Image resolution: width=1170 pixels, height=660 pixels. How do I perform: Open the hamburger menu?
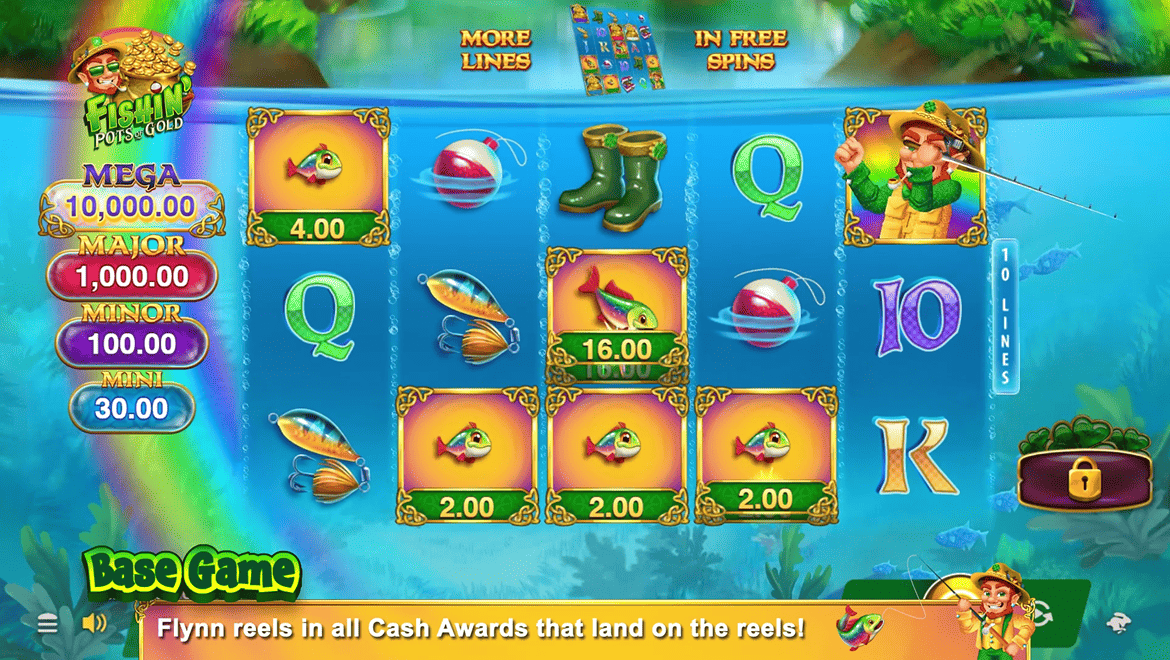[47, 625]
